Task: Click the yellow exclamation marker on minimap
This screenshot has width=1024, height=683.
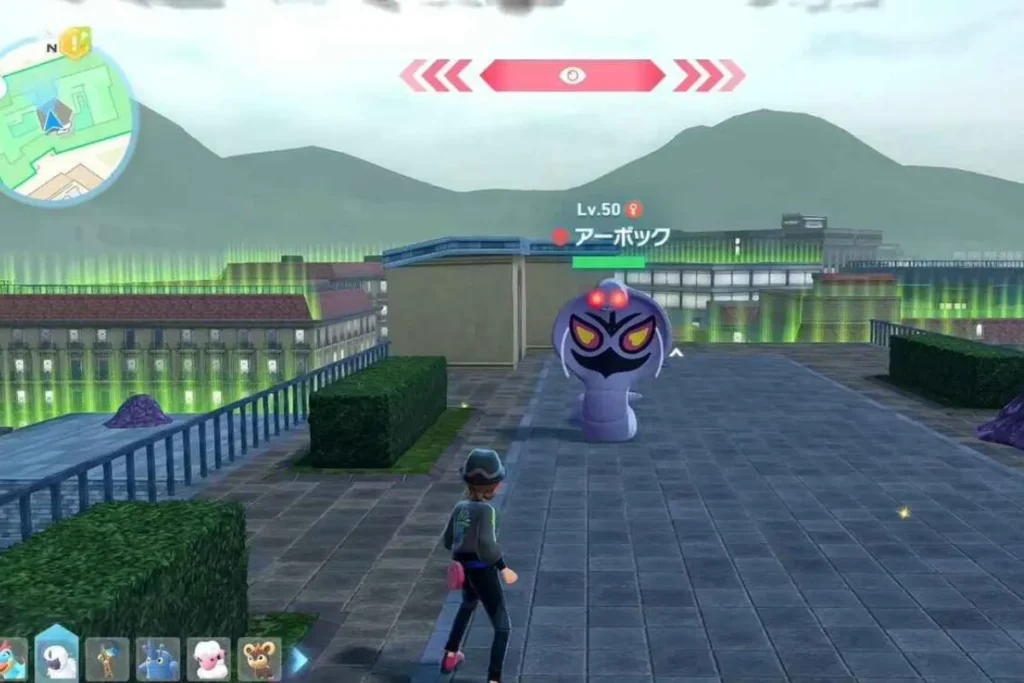Action: 75,42
